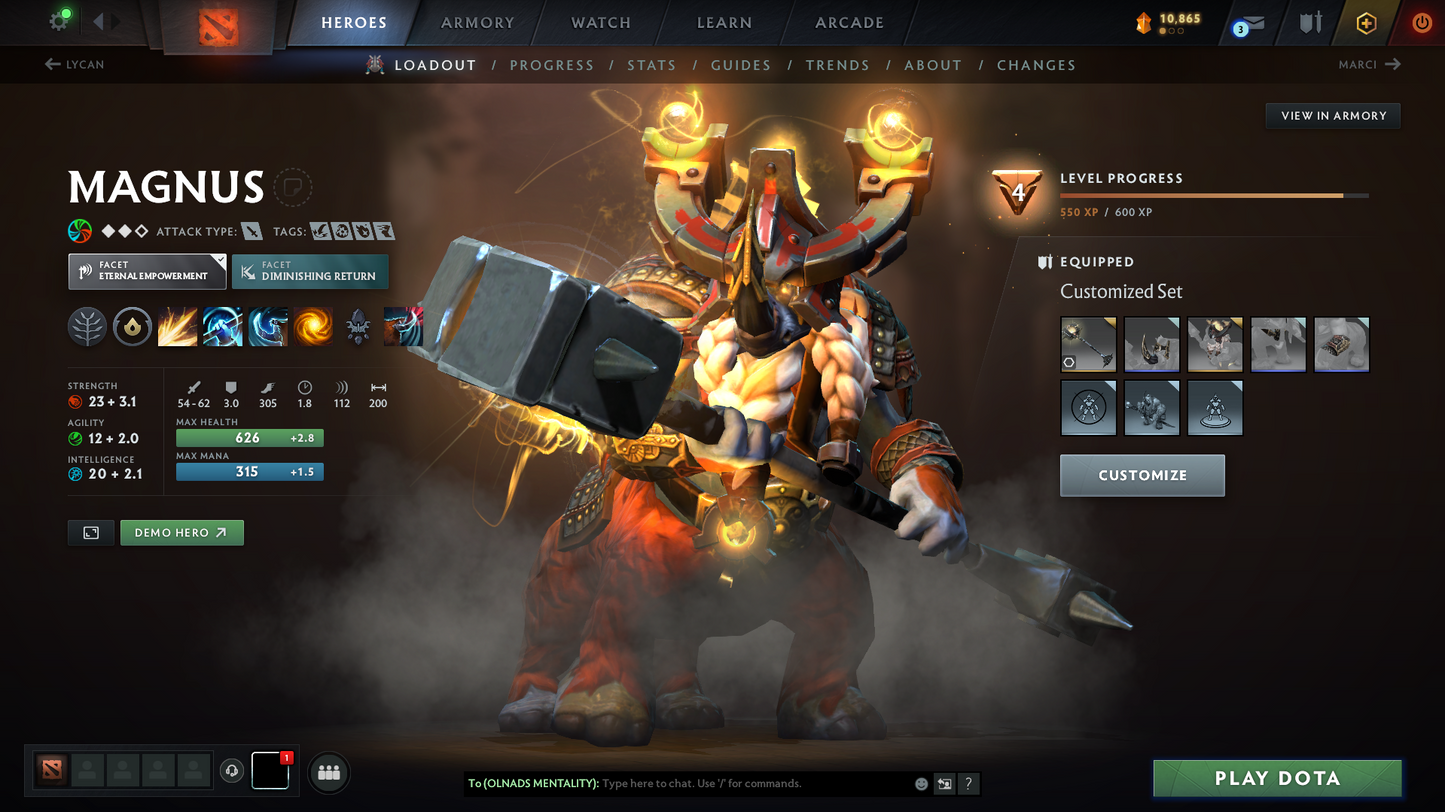
Task: Select the equipped hammer weapon slot
Action: [x=1088, y=344]
